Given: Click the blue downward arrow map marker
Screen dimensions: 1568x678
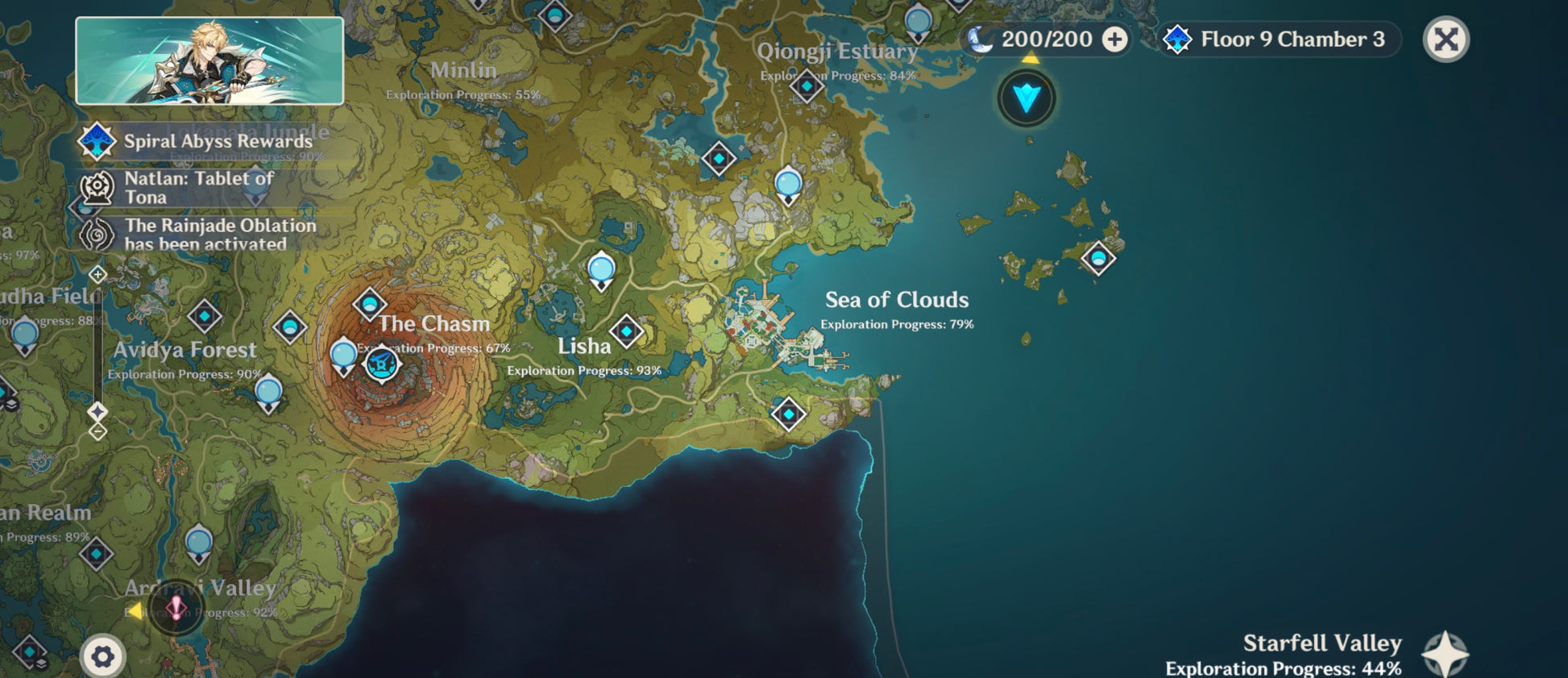Looking at the screenshot, I should tap(1027, 98).
